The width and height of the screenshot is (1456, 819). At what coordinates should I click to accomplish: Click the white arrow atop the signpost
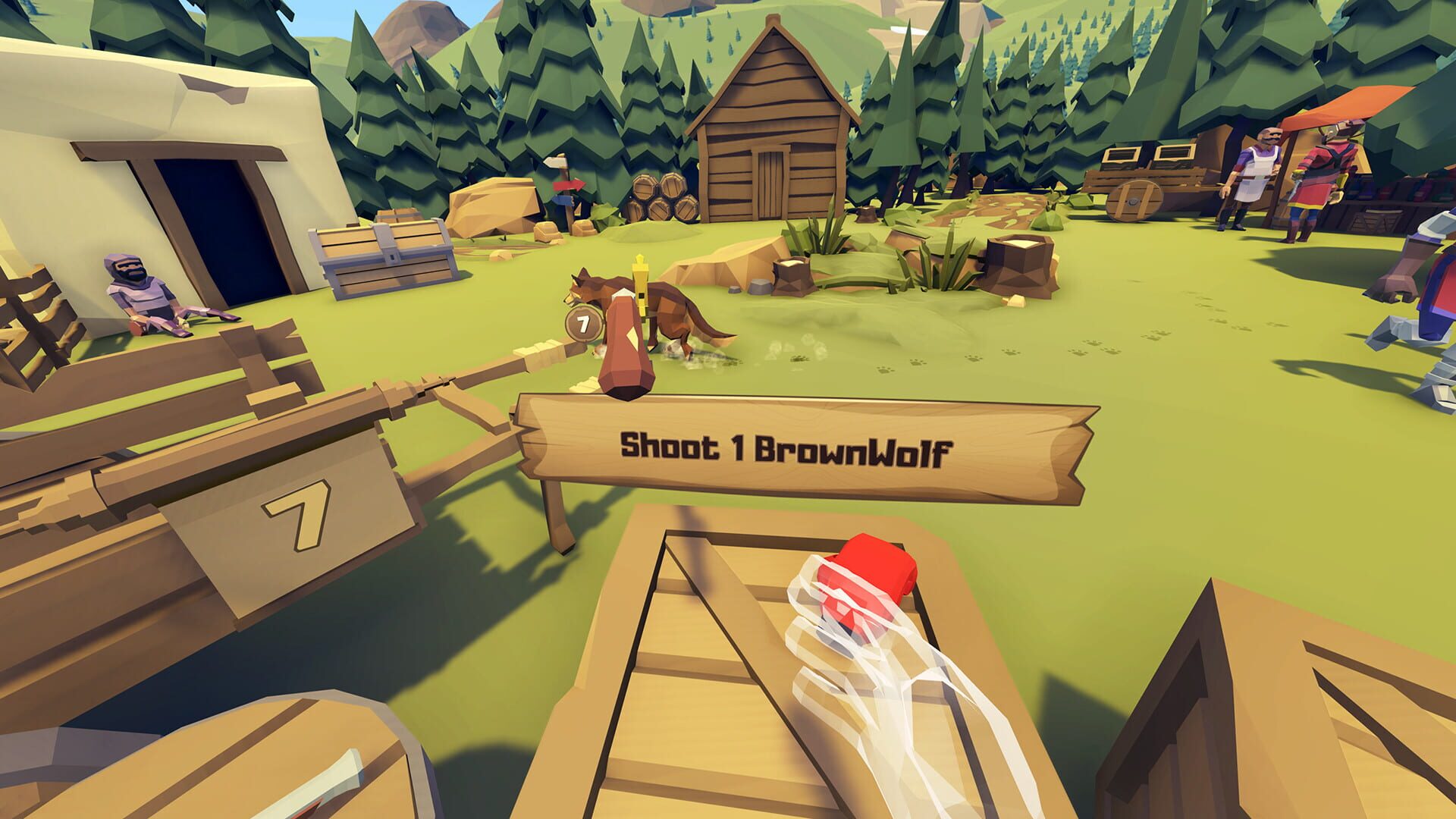tap(554, 163)
